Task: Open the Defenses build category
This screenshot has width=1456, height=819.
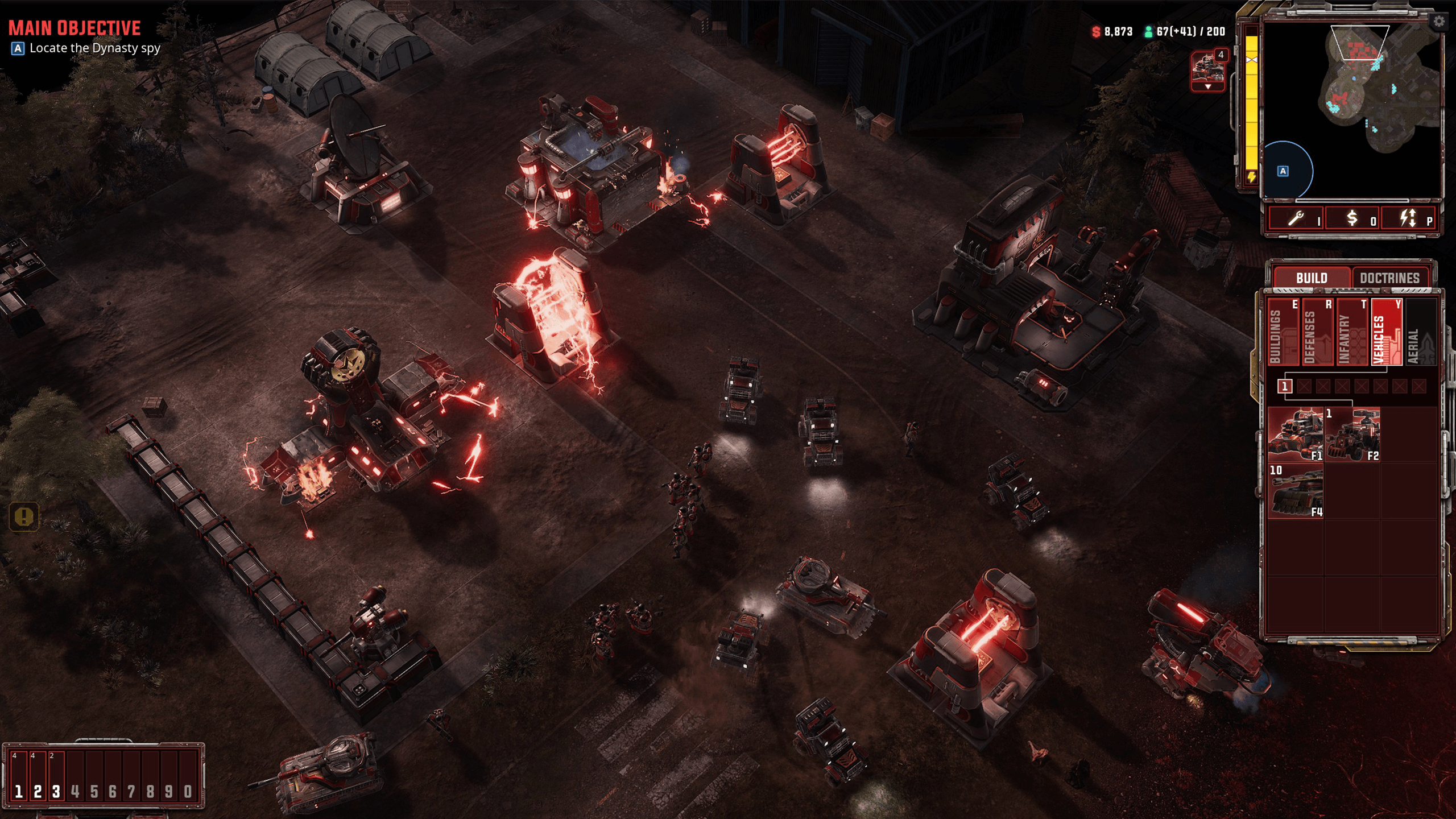Action: (x=1318, y=333)
